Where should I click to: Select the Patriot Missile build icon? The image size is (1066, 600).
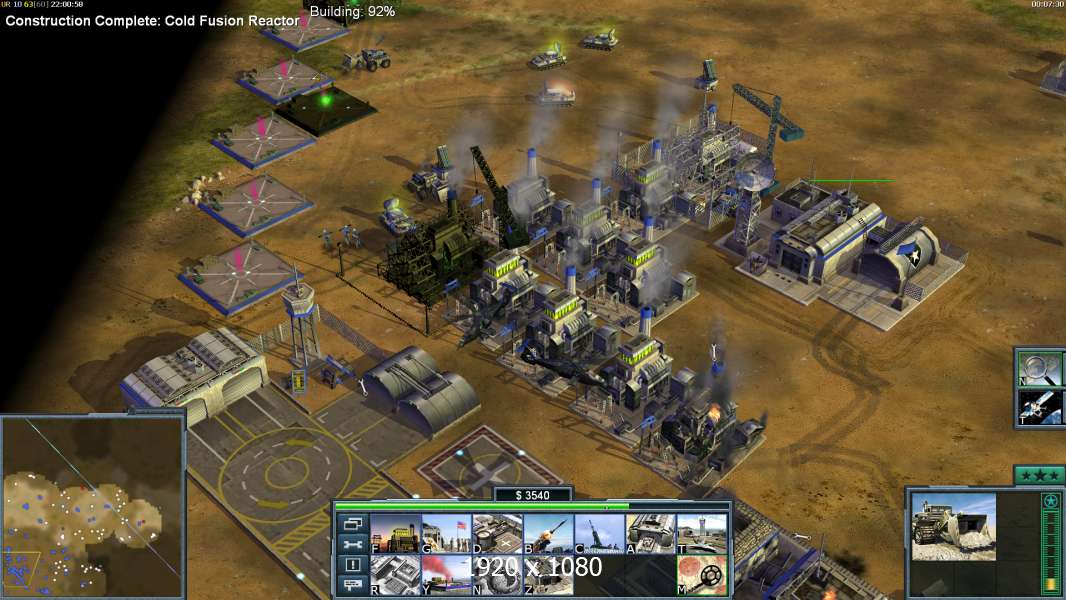(547, 534)
